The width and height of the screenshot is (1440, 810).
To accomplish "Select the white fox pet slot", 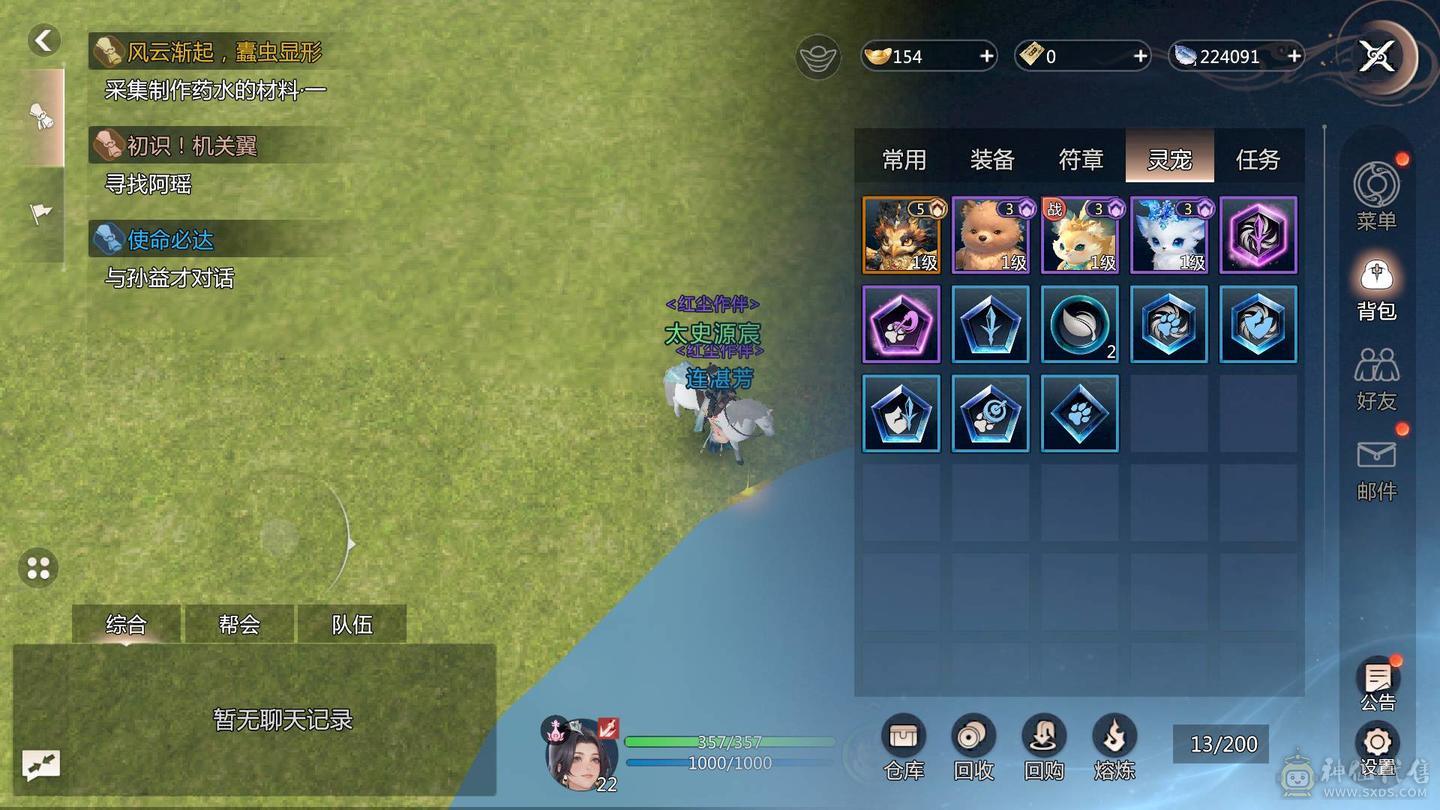I will click(1169, 235).
